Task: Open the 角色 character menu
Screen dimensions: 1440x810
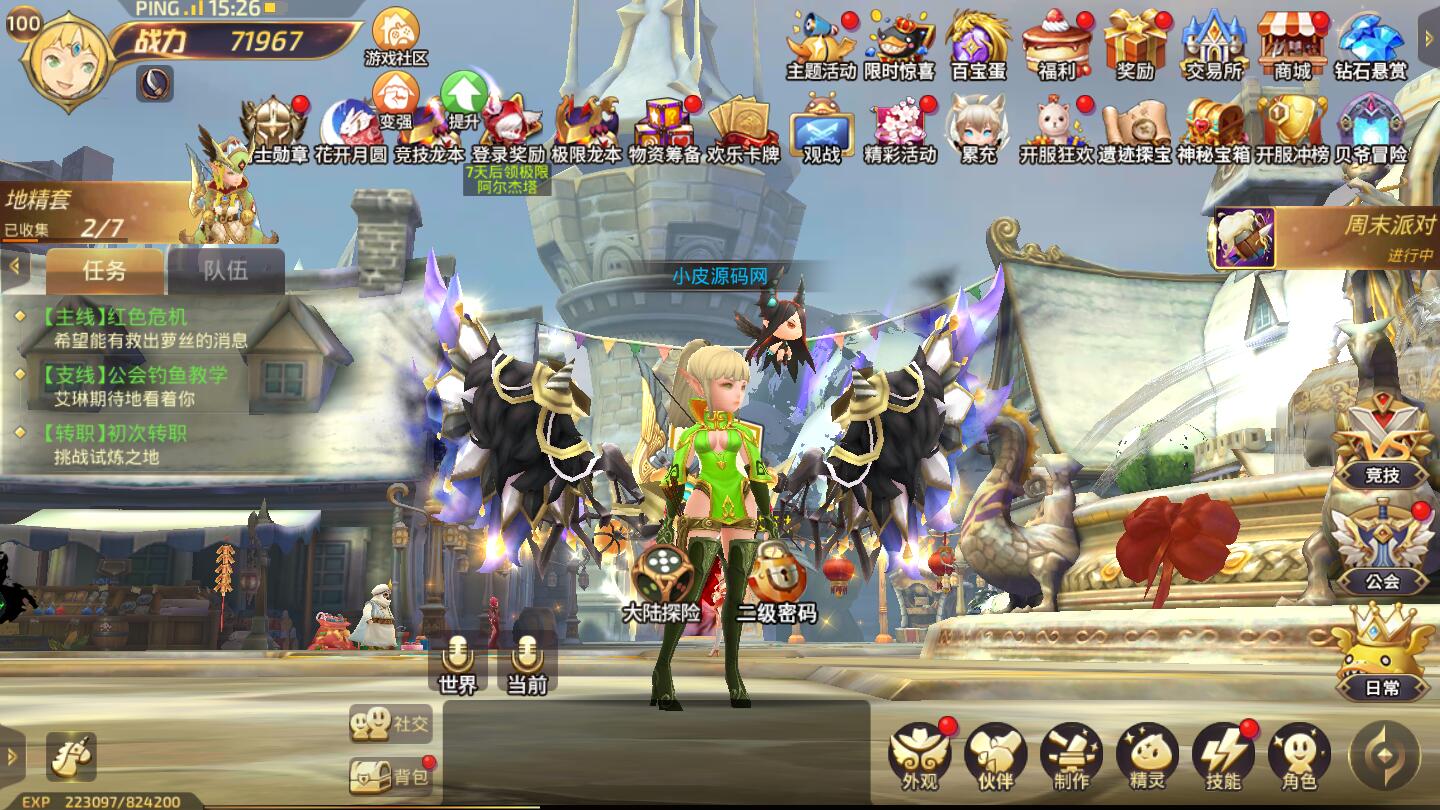Action: pos(1299,755)
